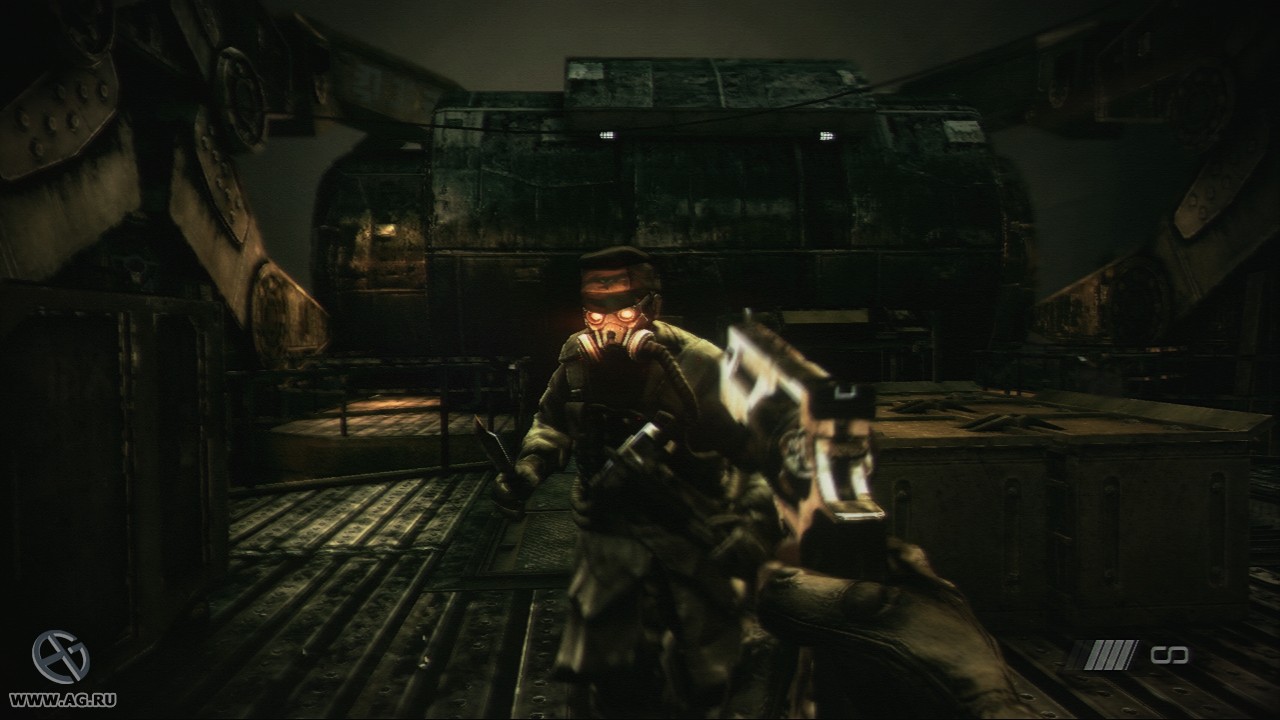Click the pistol's rear iron sight

coord(846,390)
